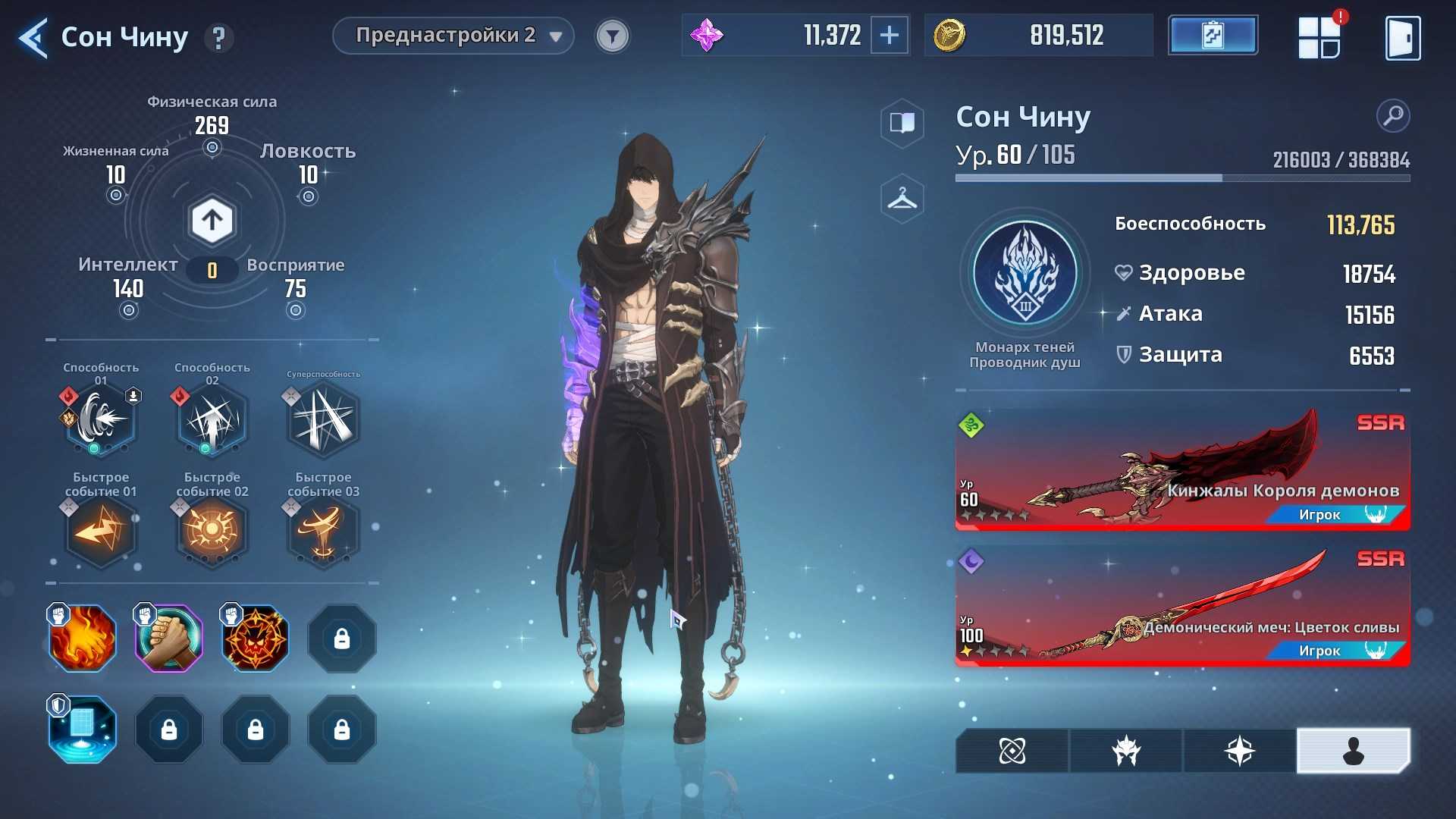Choose the Суперспособность skill icon
The height and width of the screenshot is (819, 1456).
click(323, 421)
